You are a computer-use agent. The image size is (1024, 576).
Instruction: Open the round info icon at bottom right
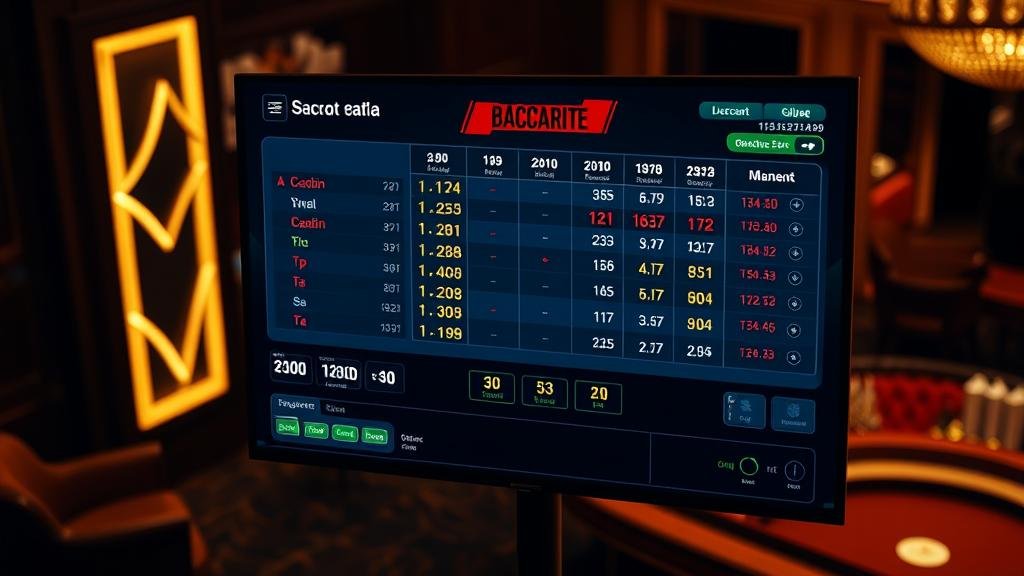pos(794,470)
